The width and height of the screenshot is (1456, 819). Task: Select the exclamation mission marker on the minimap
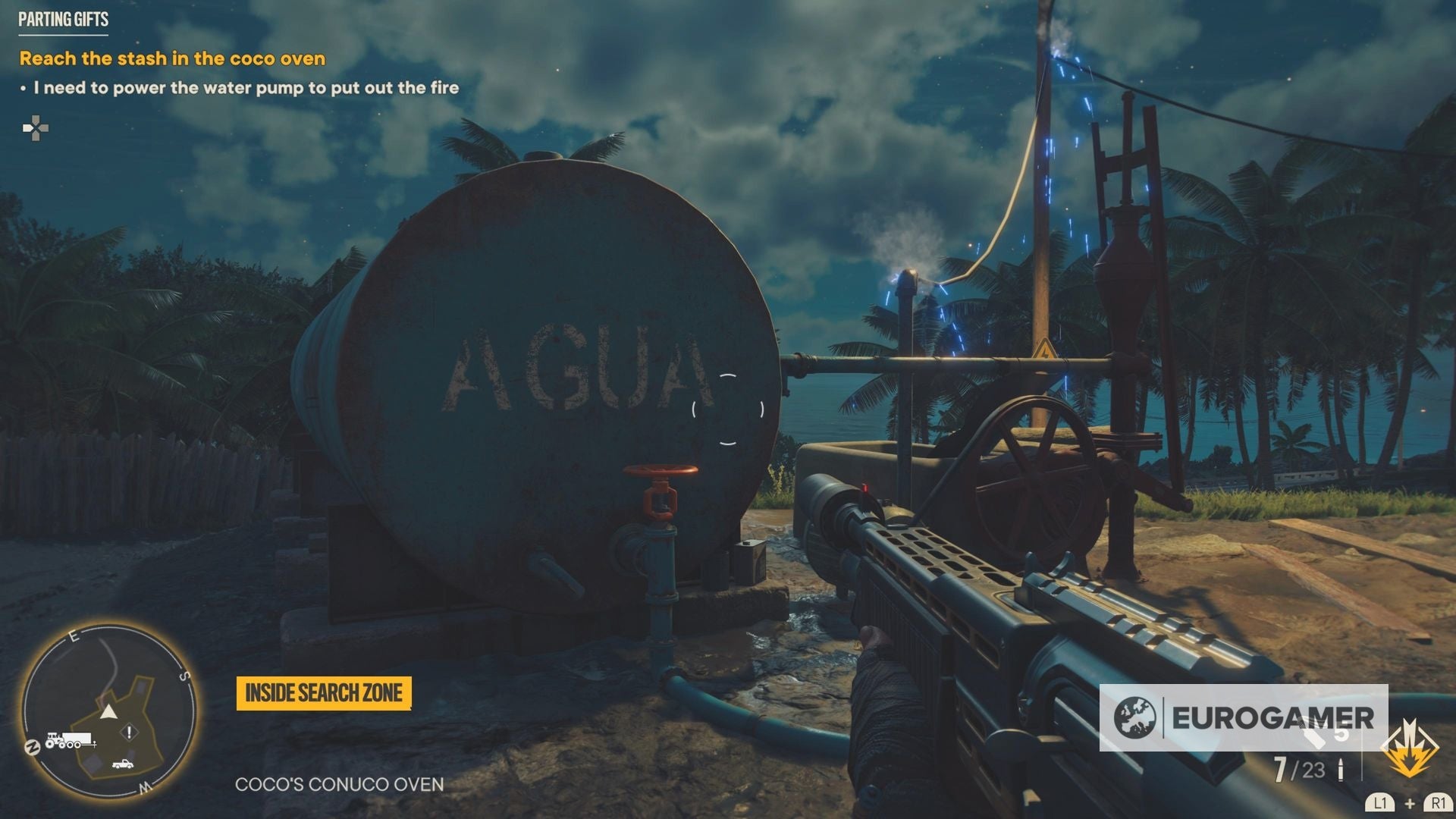pos(128,731)
